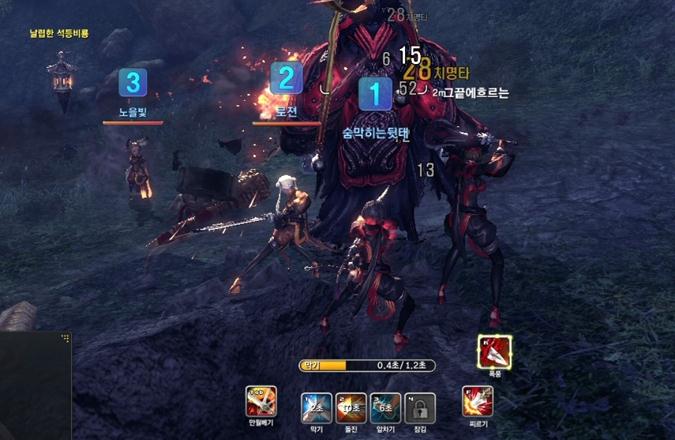This screenshot has height=440, width=675.
Task: Use the 막기 block skill
Action: pyautogui.click(x=316, y=405)
